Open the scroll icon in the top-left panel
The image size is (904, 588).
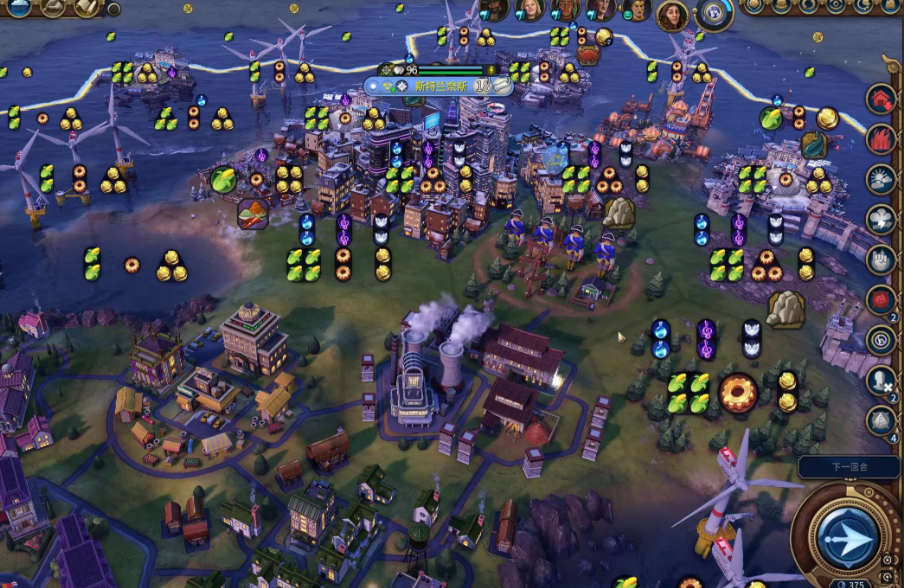87,7
